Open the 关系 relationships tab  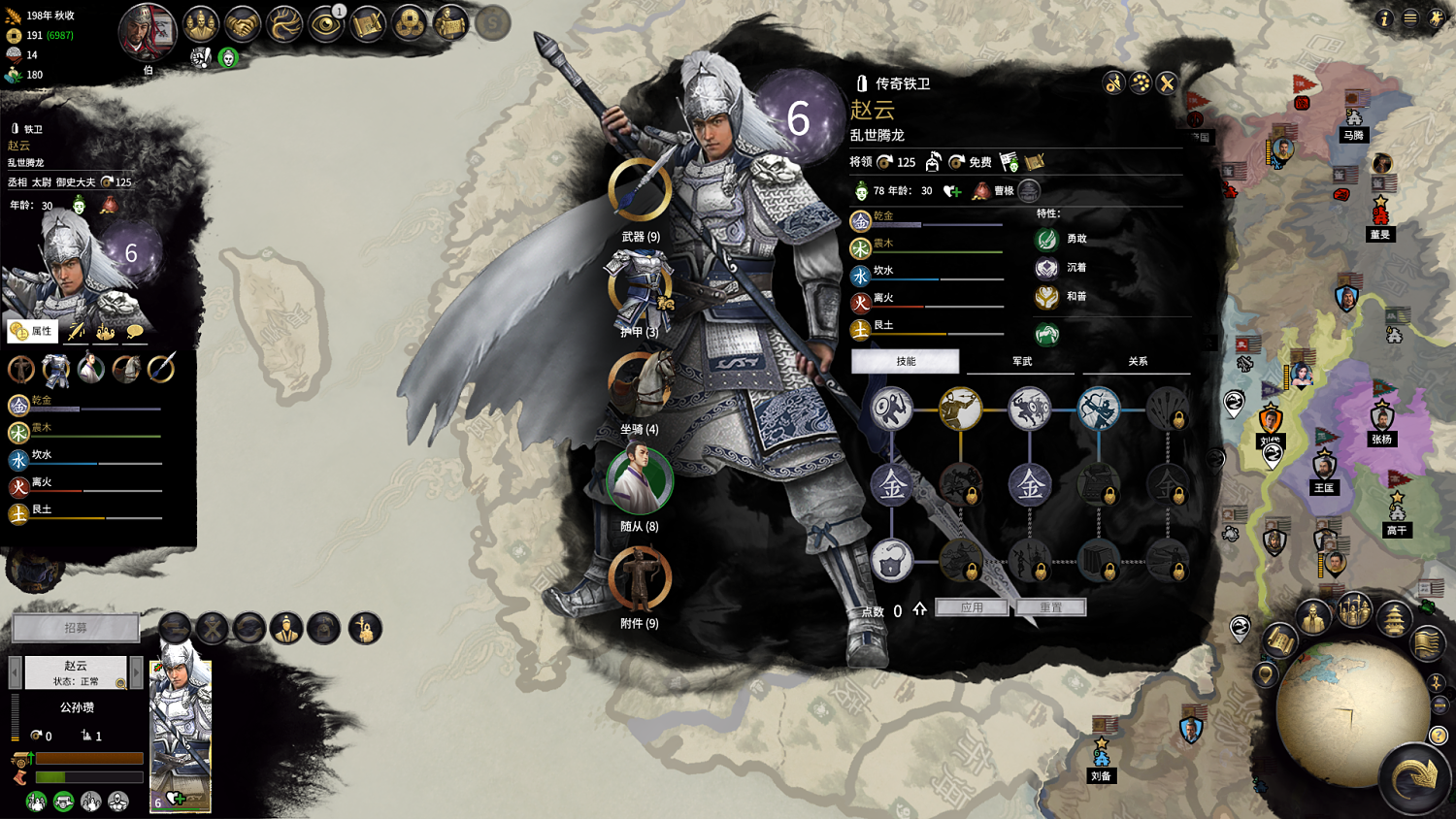click(x=1138, y=361)
